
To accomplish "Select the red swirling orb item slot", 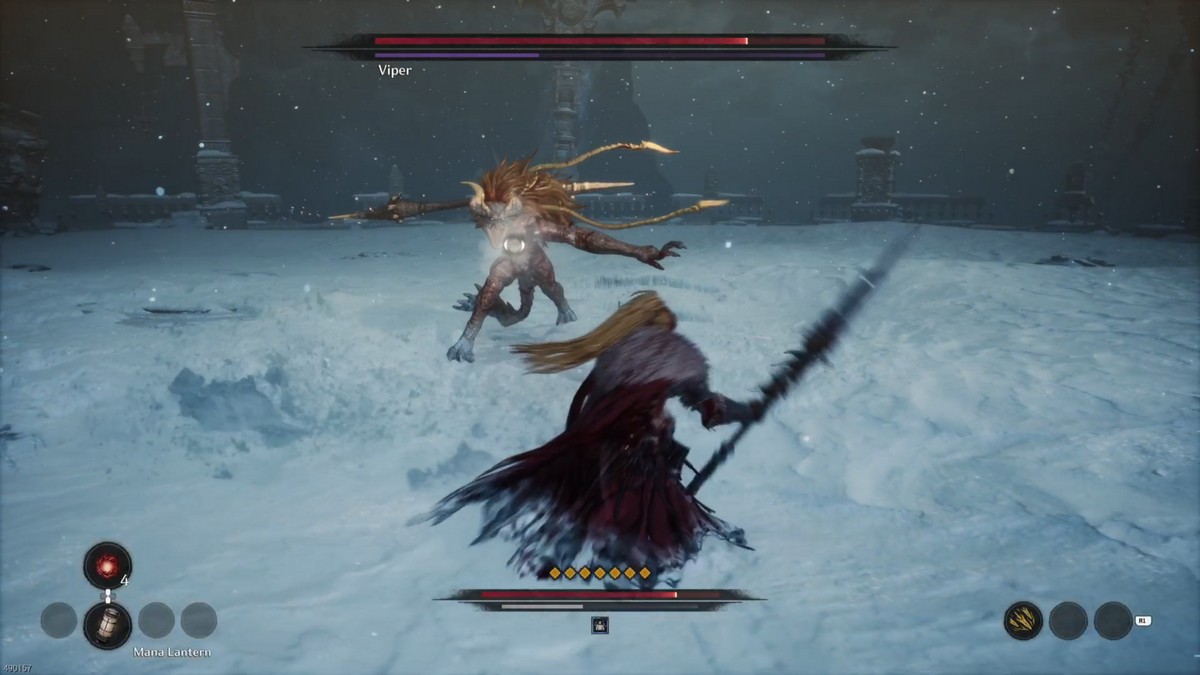I will (x=107, y=565).
